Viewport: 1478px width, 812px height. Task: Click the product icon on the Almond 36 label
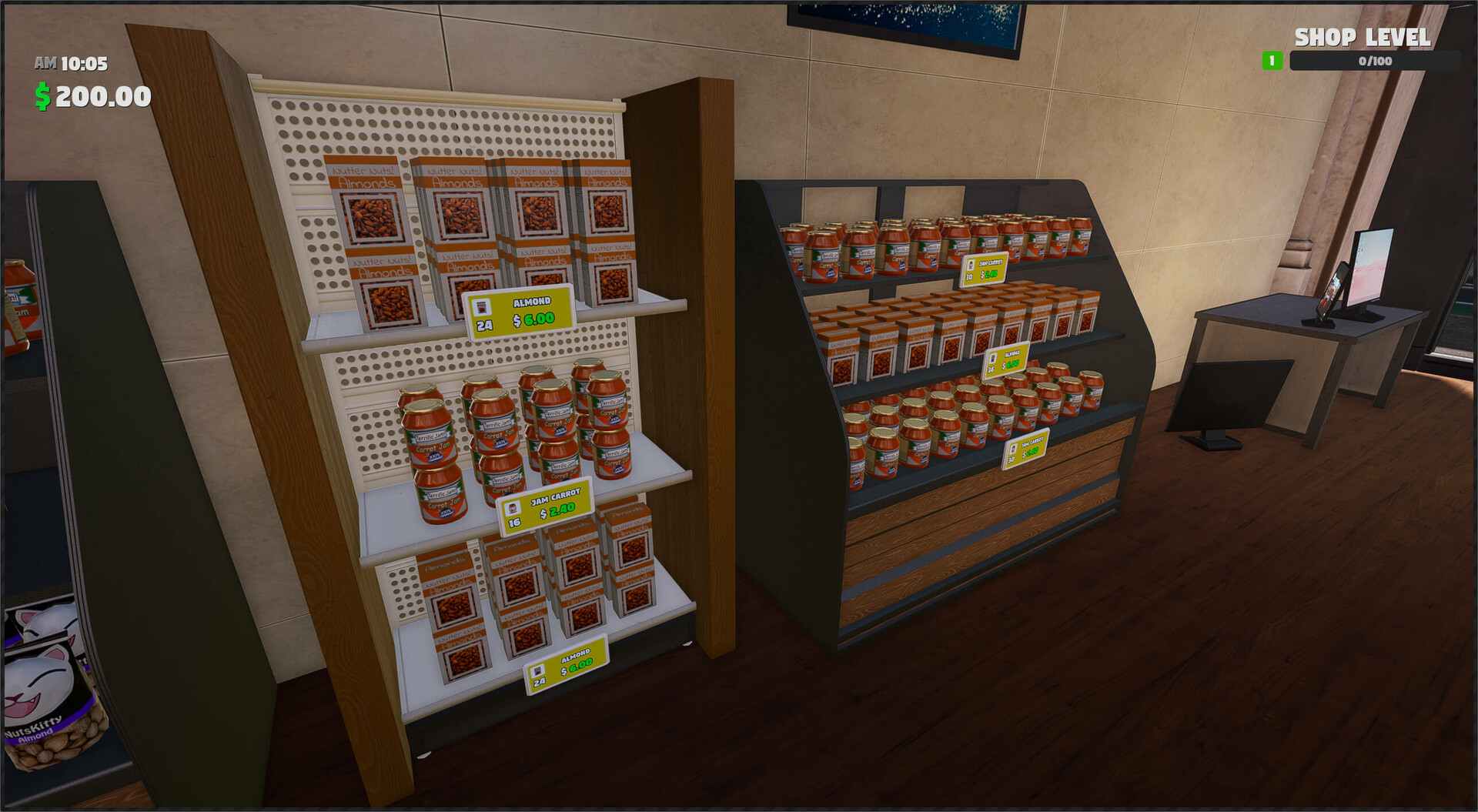pyautogui.click(x=993, y=359)
